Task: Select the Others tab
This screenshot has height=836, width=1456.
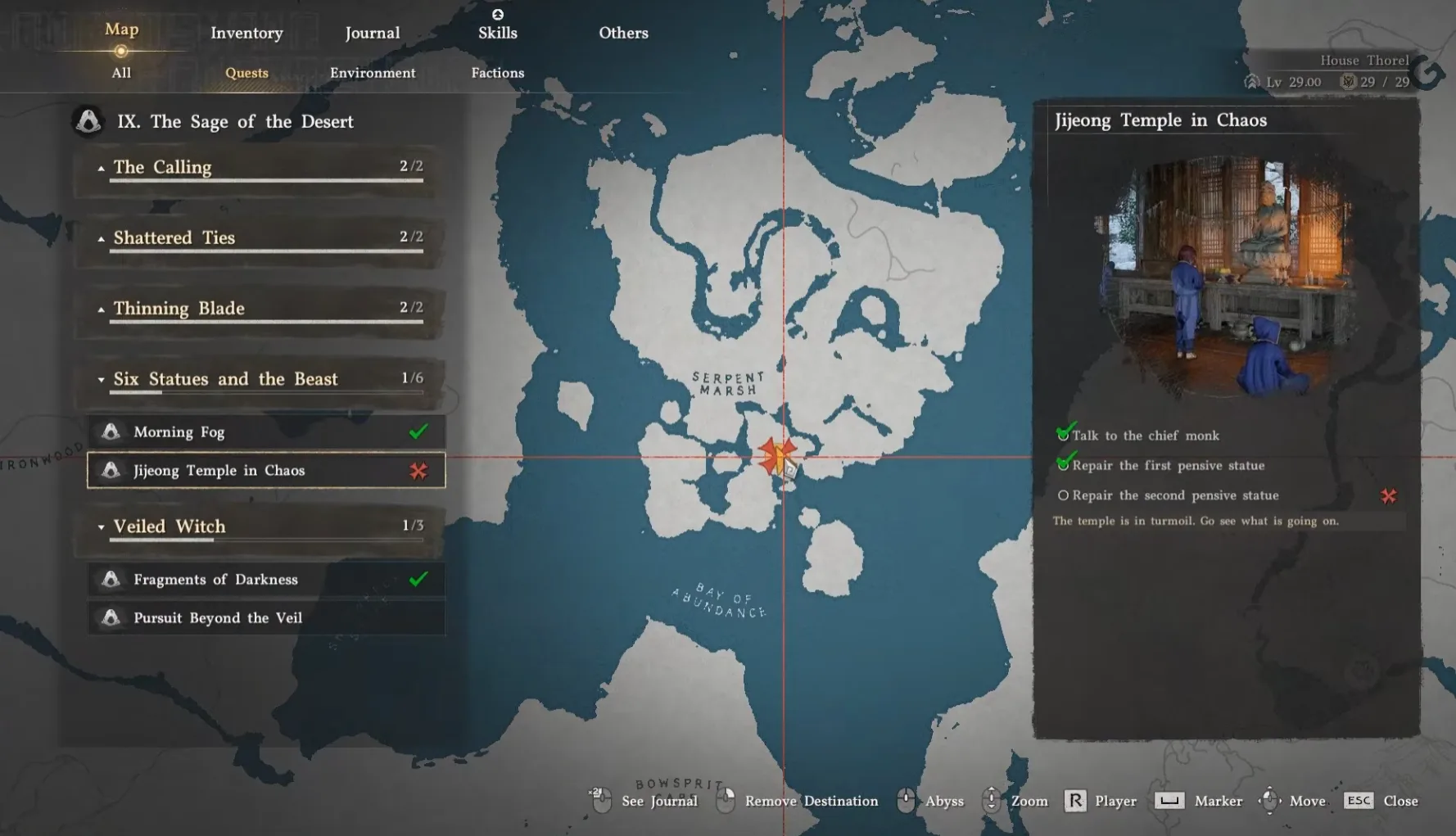Action: pos(623,33)
